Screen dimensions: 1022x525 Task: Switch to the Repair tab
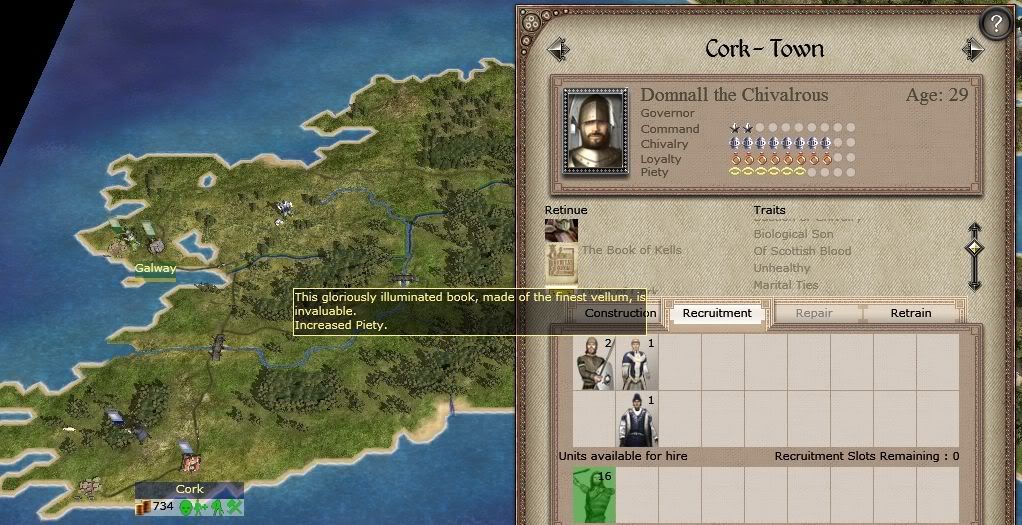(x=814, y=313)
